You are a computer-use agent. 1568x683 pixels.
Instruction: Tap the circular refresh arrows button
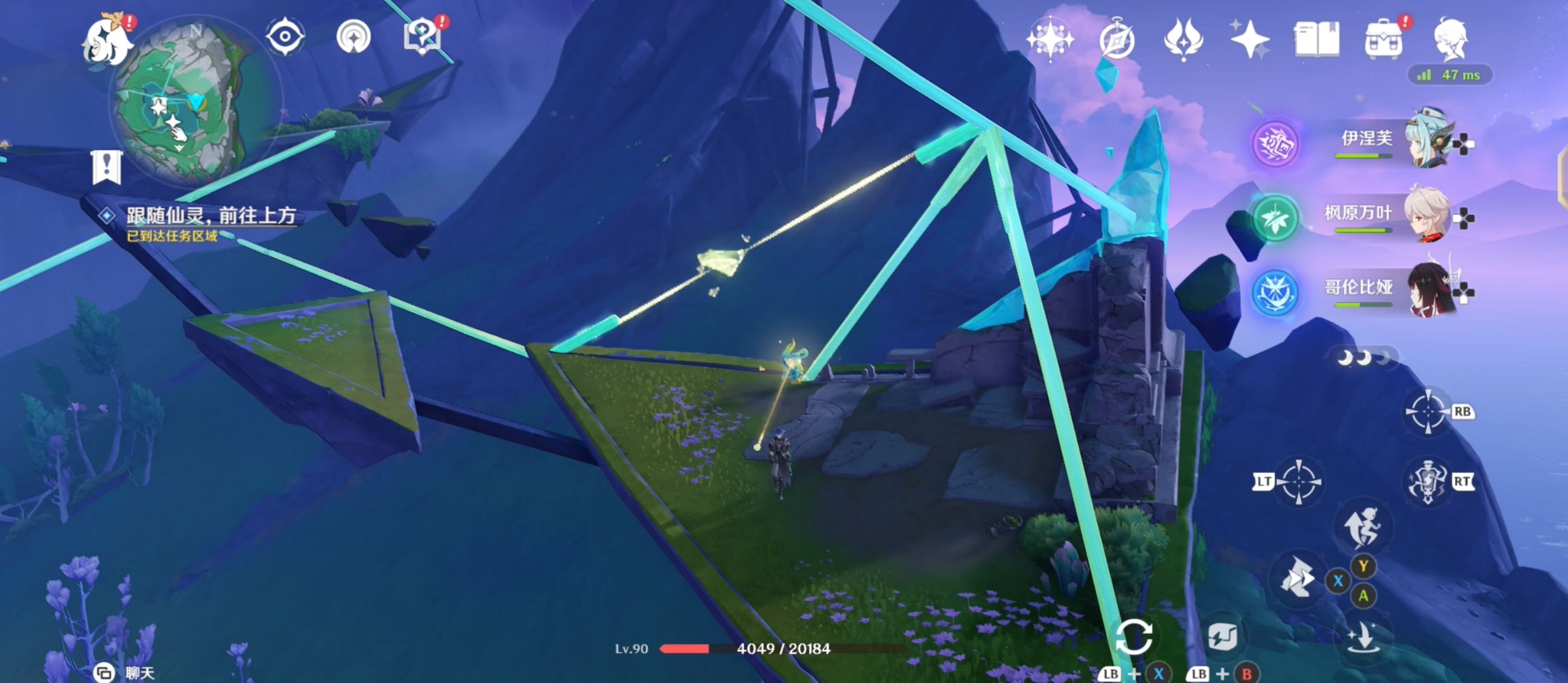pos(1133,637)
